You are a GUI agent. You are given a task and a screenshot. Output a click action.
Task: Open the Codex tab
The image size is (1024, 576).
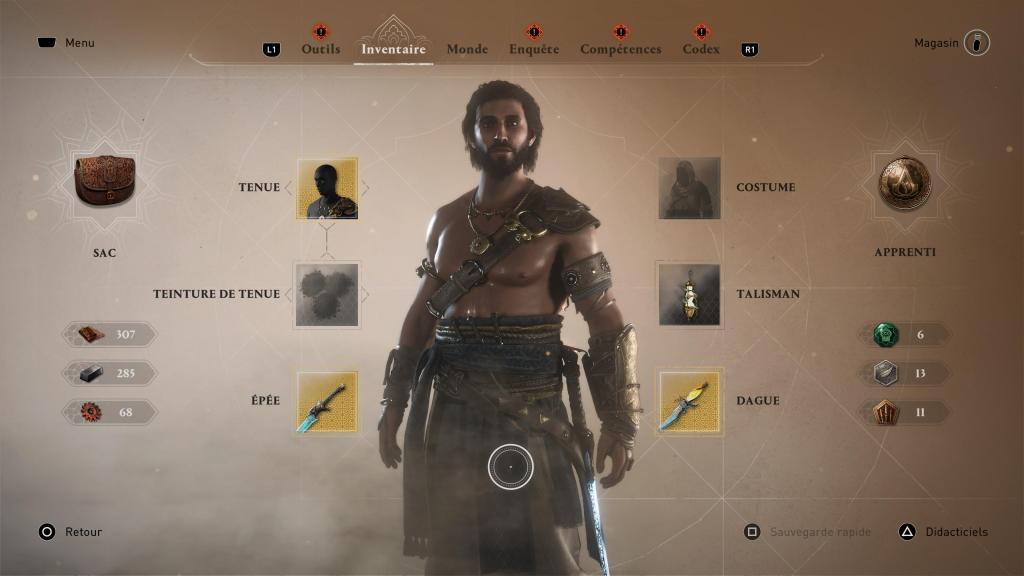coord(701,49)
